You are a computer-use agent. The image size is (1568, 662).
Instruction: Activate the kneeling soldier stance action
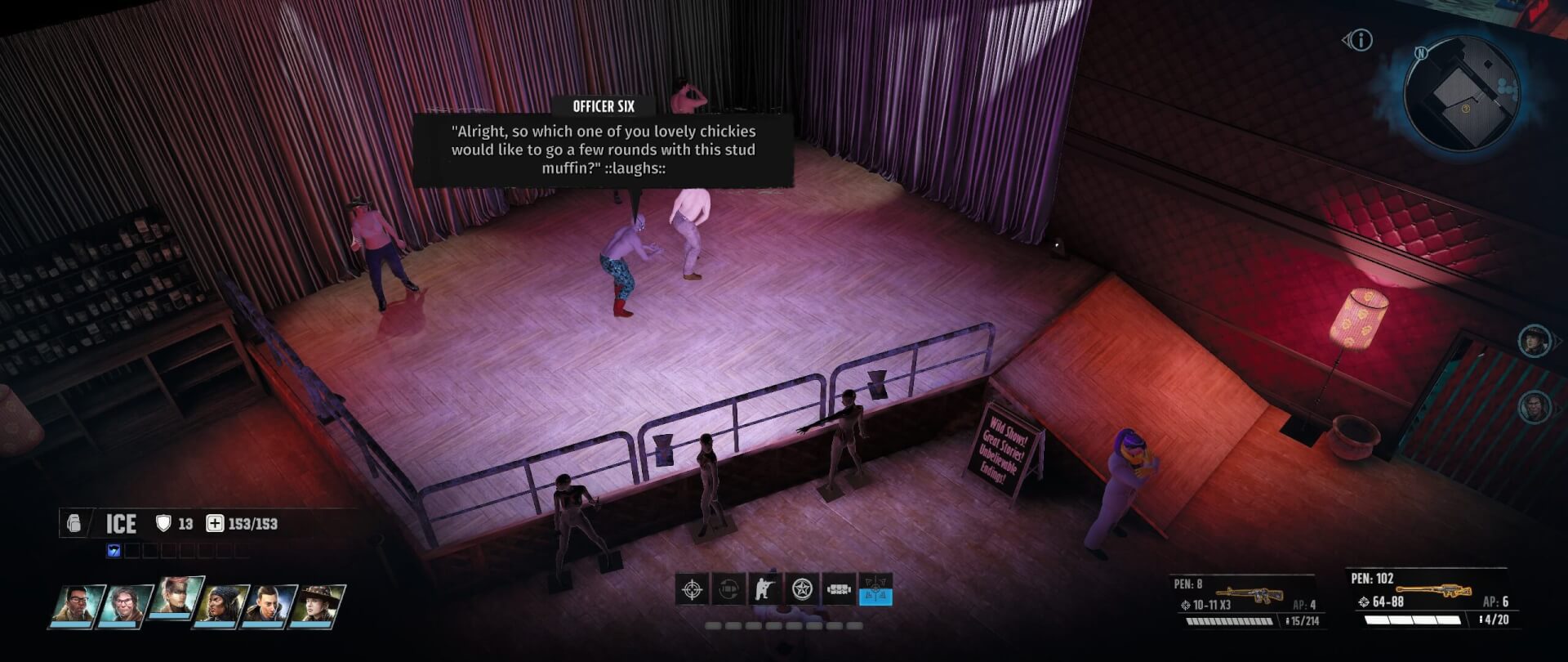click(765, 589)
